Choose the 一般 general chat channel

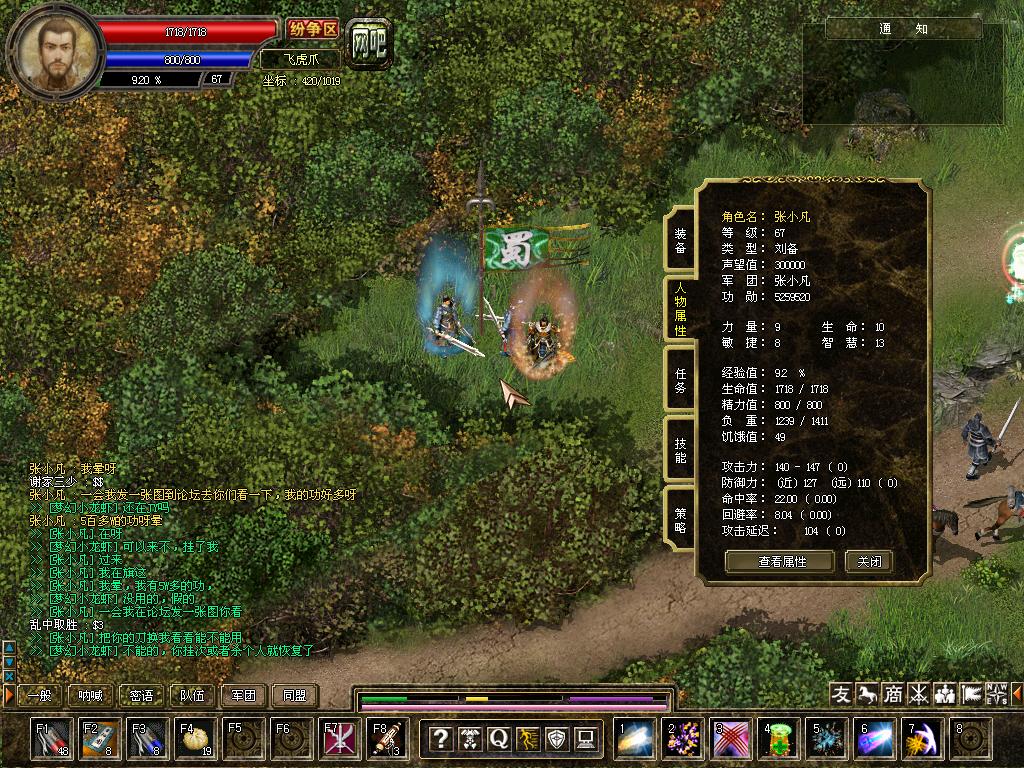(39, 696)
